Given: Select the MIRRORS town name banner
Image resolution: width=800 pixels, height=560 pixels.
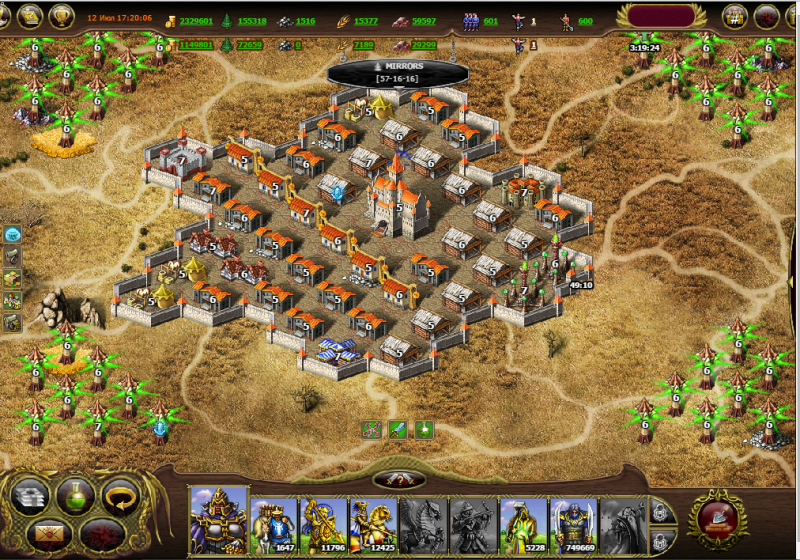Looking at the screenshot, I should click(x=398, y=71).
